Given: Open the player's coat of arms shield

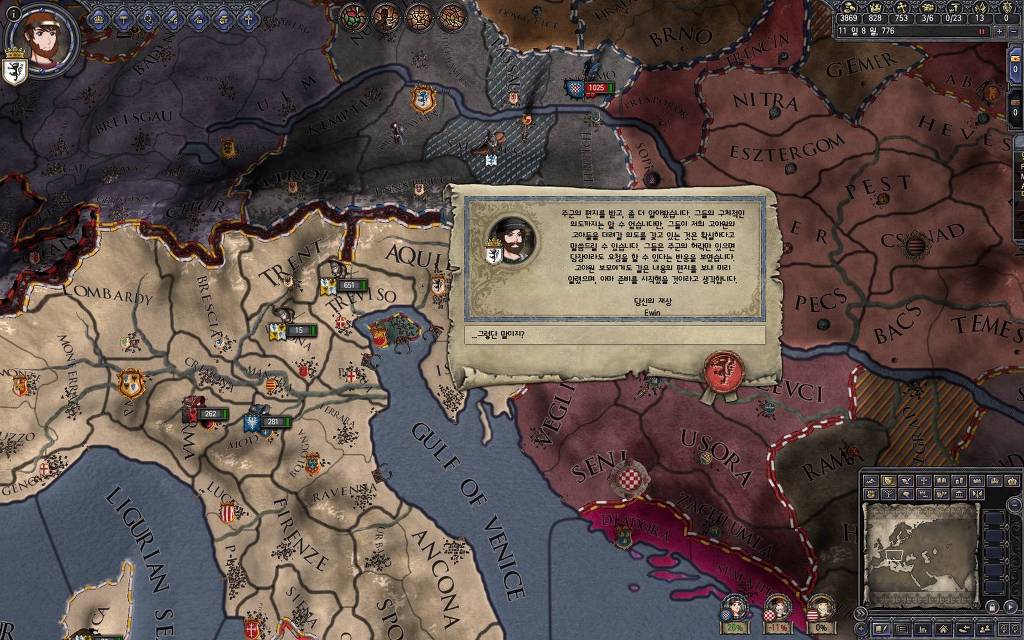Looking at the screenshot, I should 14,72.
